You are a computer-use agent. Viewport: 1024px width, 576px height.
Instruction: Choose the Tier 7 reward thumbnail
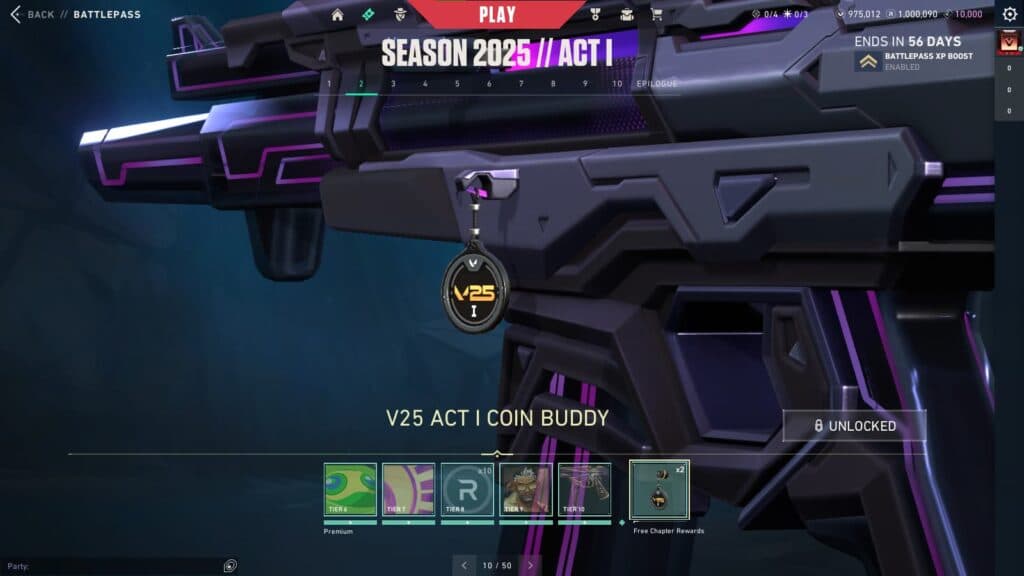tap(408, 489)
